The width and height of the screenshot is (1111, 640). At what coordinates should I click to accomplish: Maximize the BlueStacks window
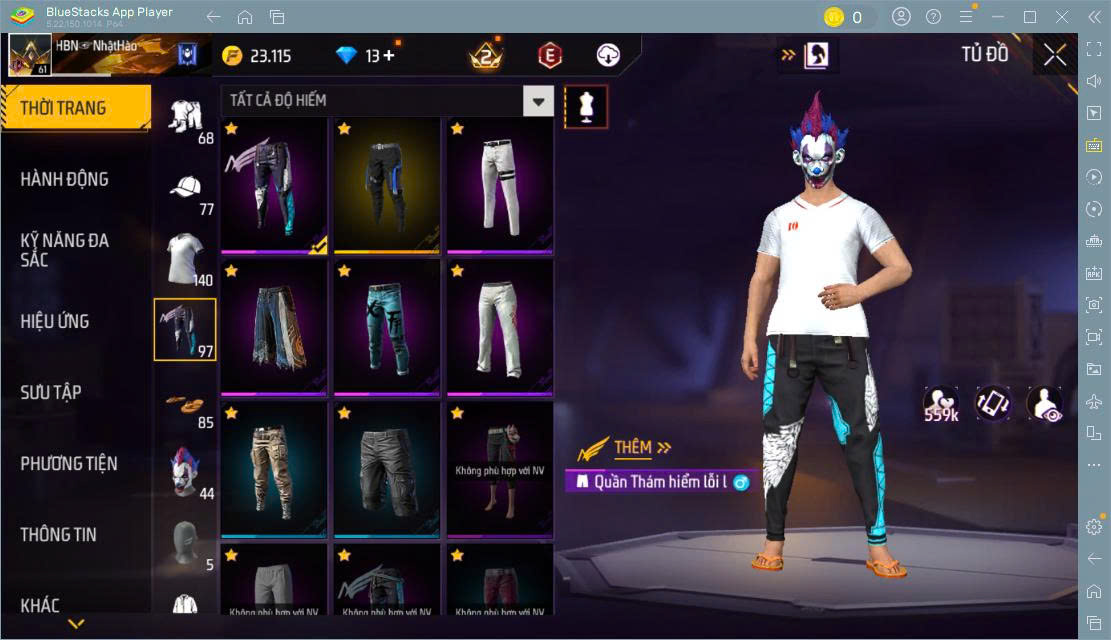pos(1030,17)
